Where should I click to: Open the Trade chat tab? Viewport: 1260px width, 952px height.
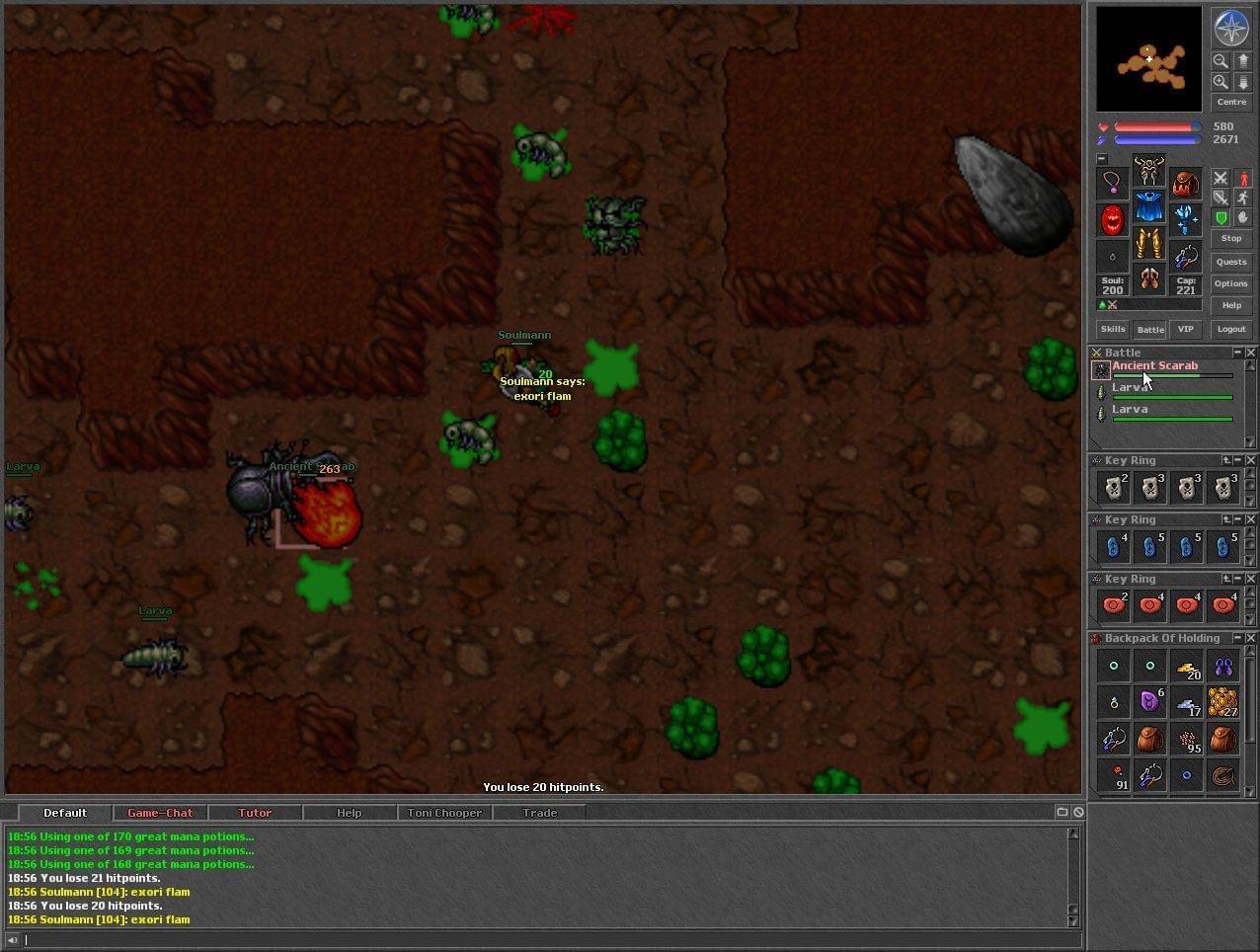(x=539, y=813)
